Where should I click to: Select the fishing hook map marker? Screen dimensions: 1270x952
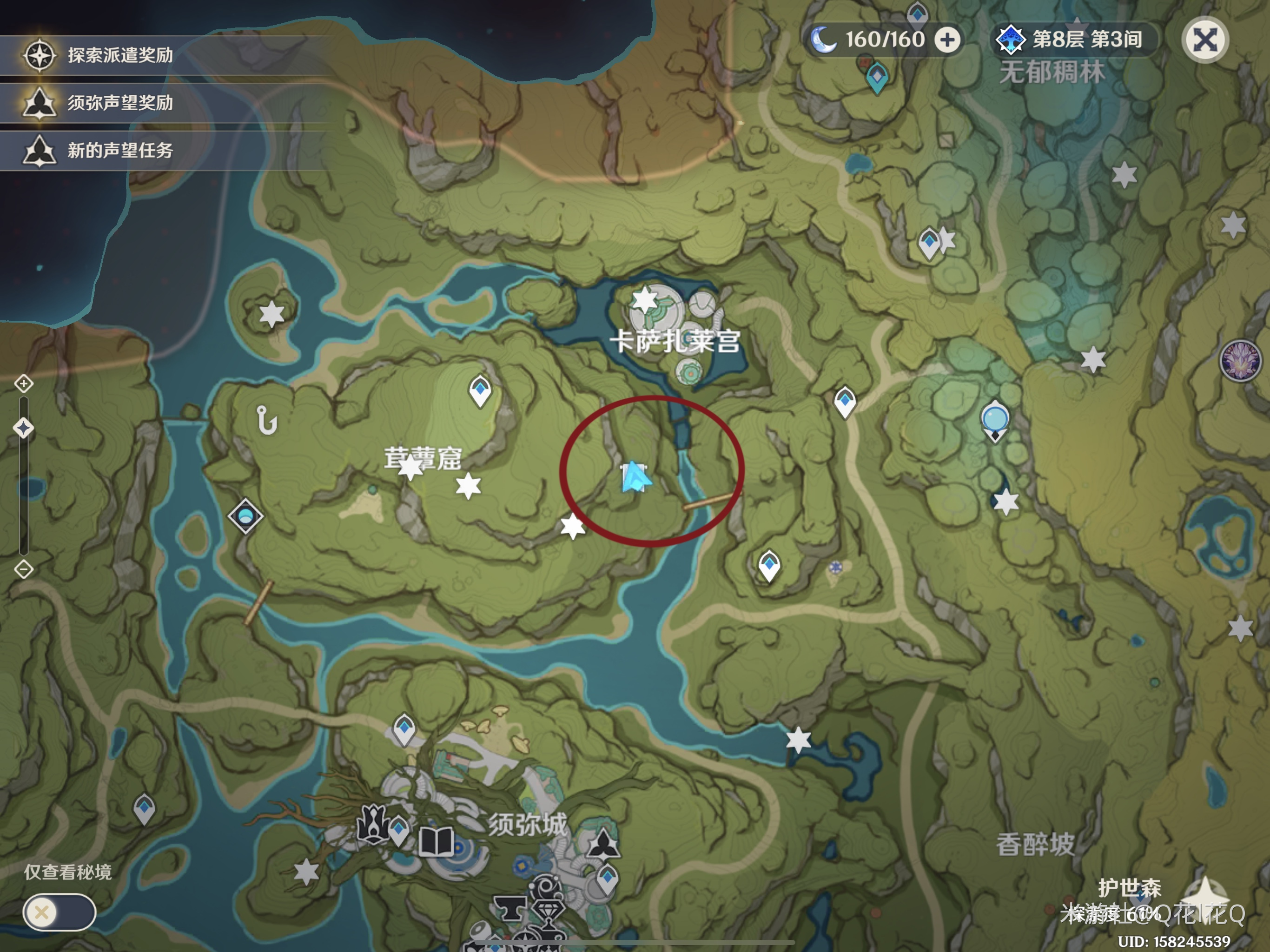(267, 420)
